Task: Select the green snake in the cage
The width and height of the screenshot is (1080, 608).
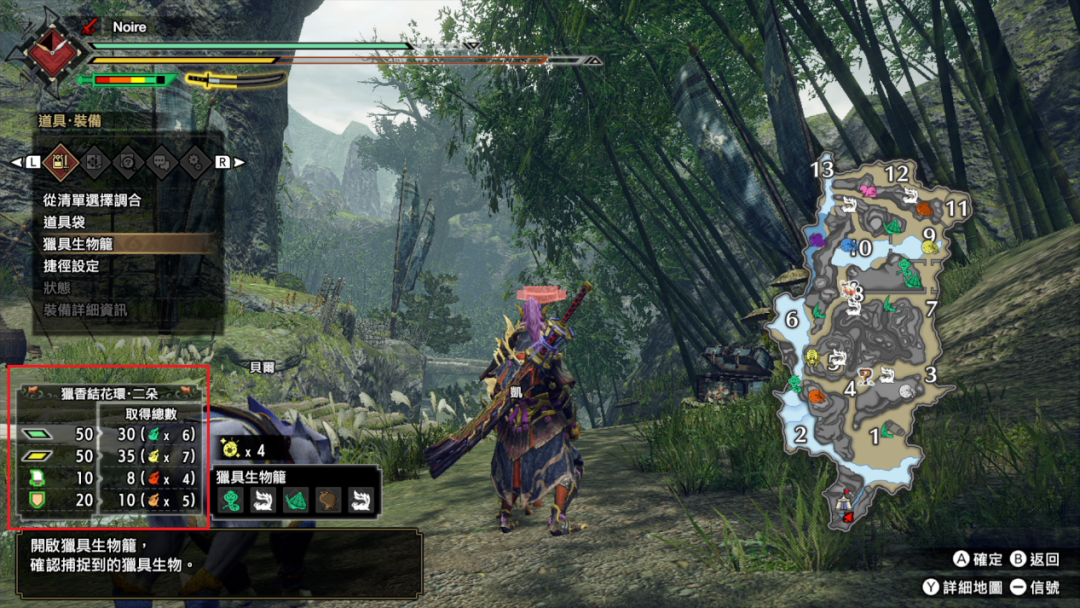Action: point(231,500)
